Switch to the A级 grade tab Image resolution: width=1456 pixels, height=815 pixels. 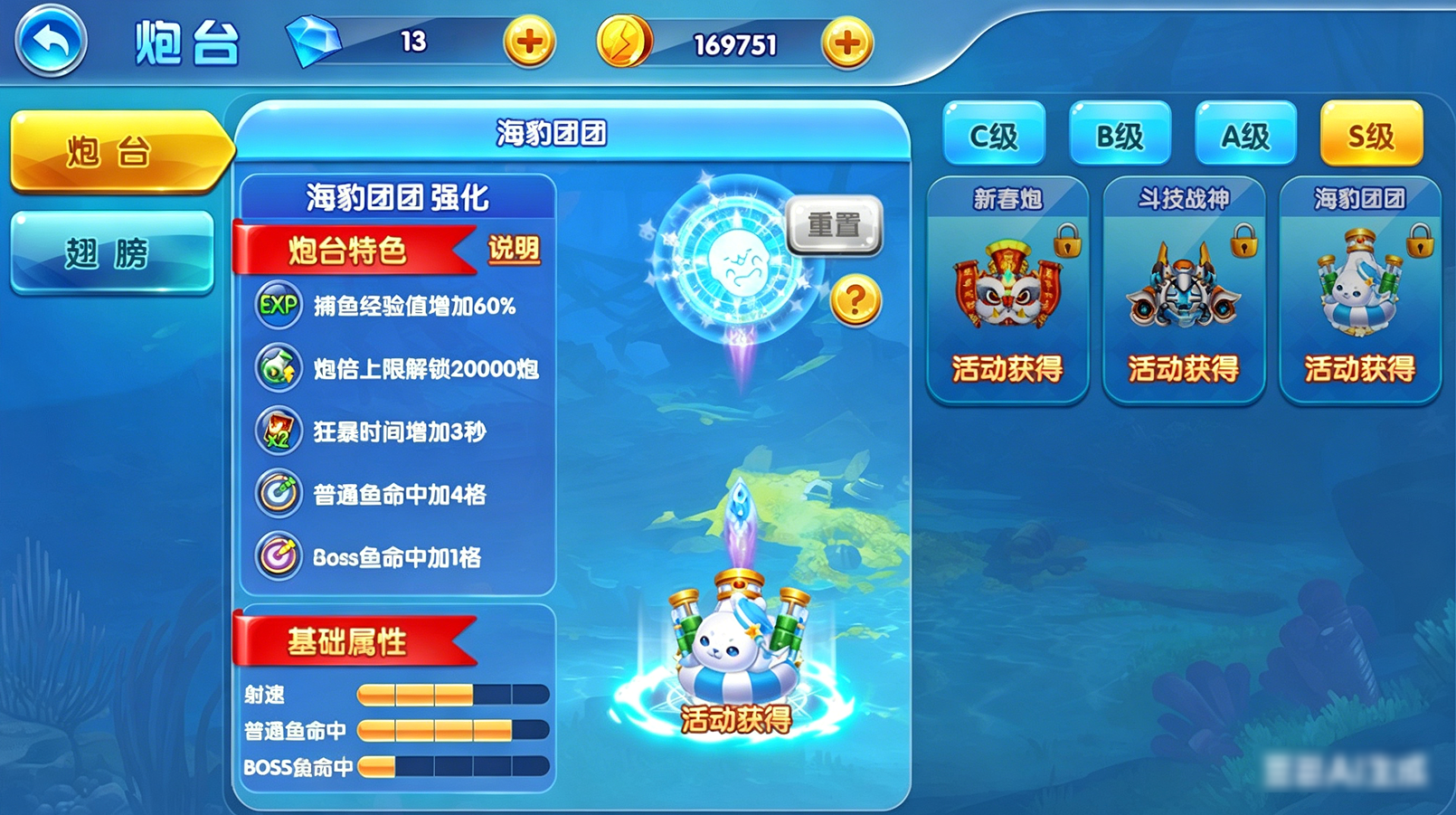click(1245, 136)
